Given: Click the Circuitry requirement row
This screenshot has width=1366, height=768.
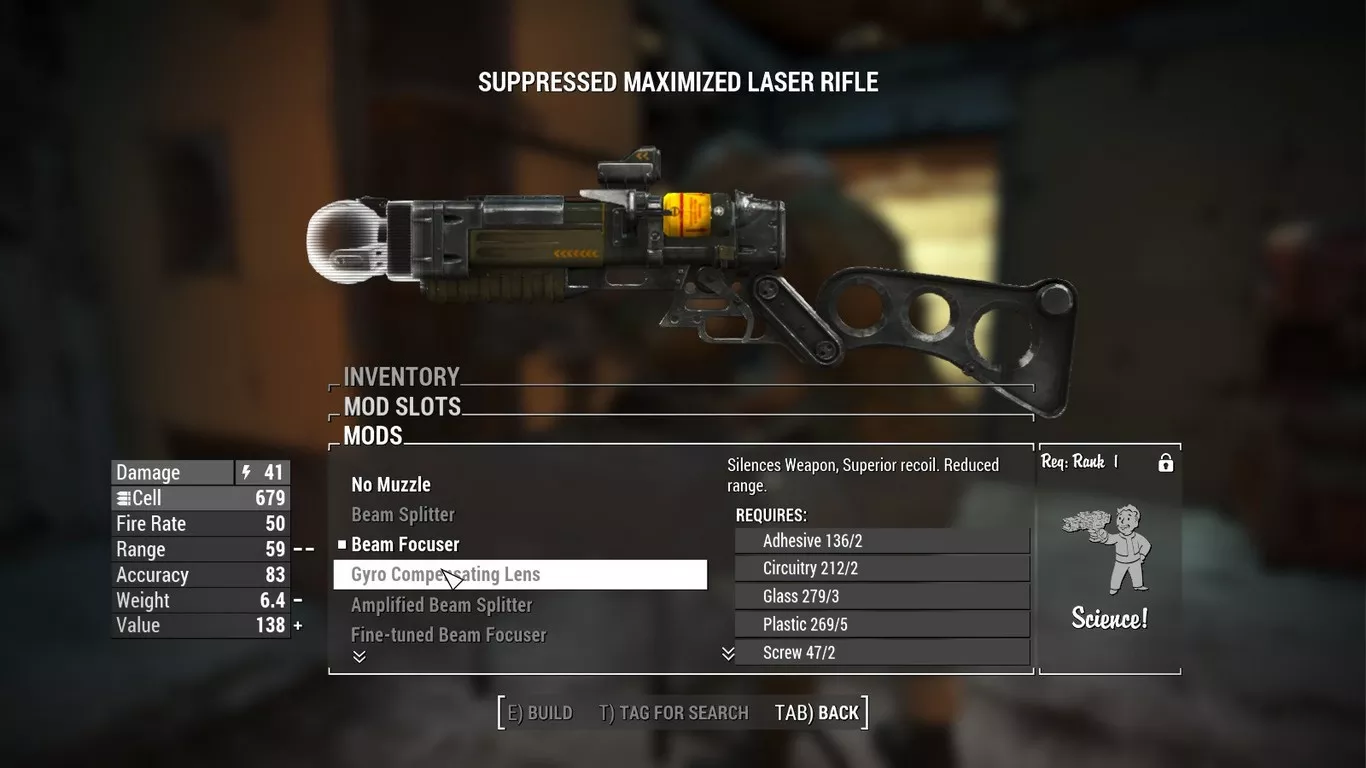Looking at the screenshot, I should coord(881,569).
